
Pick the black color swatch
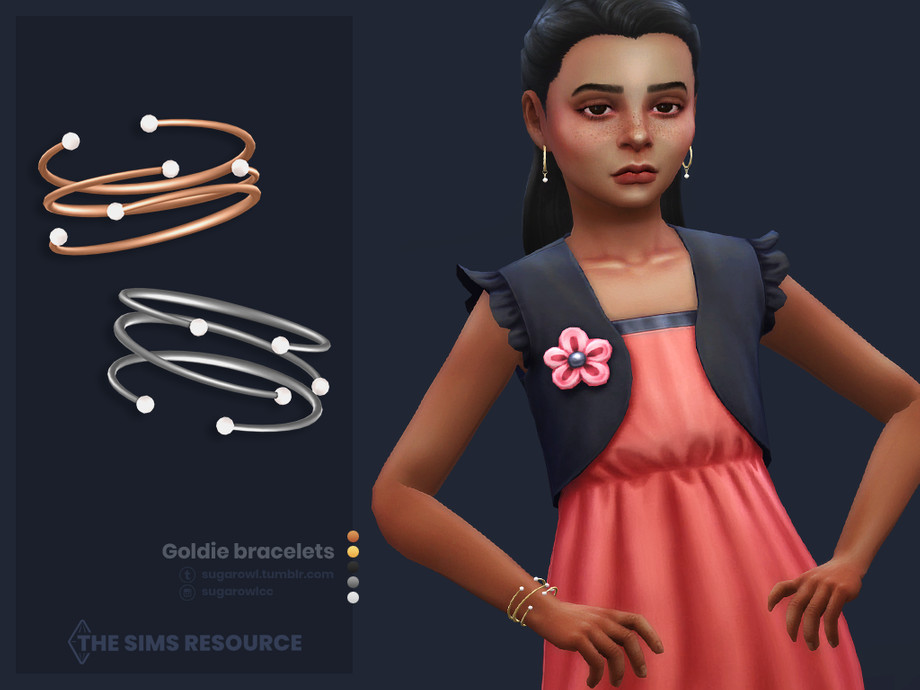click(x=352, y=566)
